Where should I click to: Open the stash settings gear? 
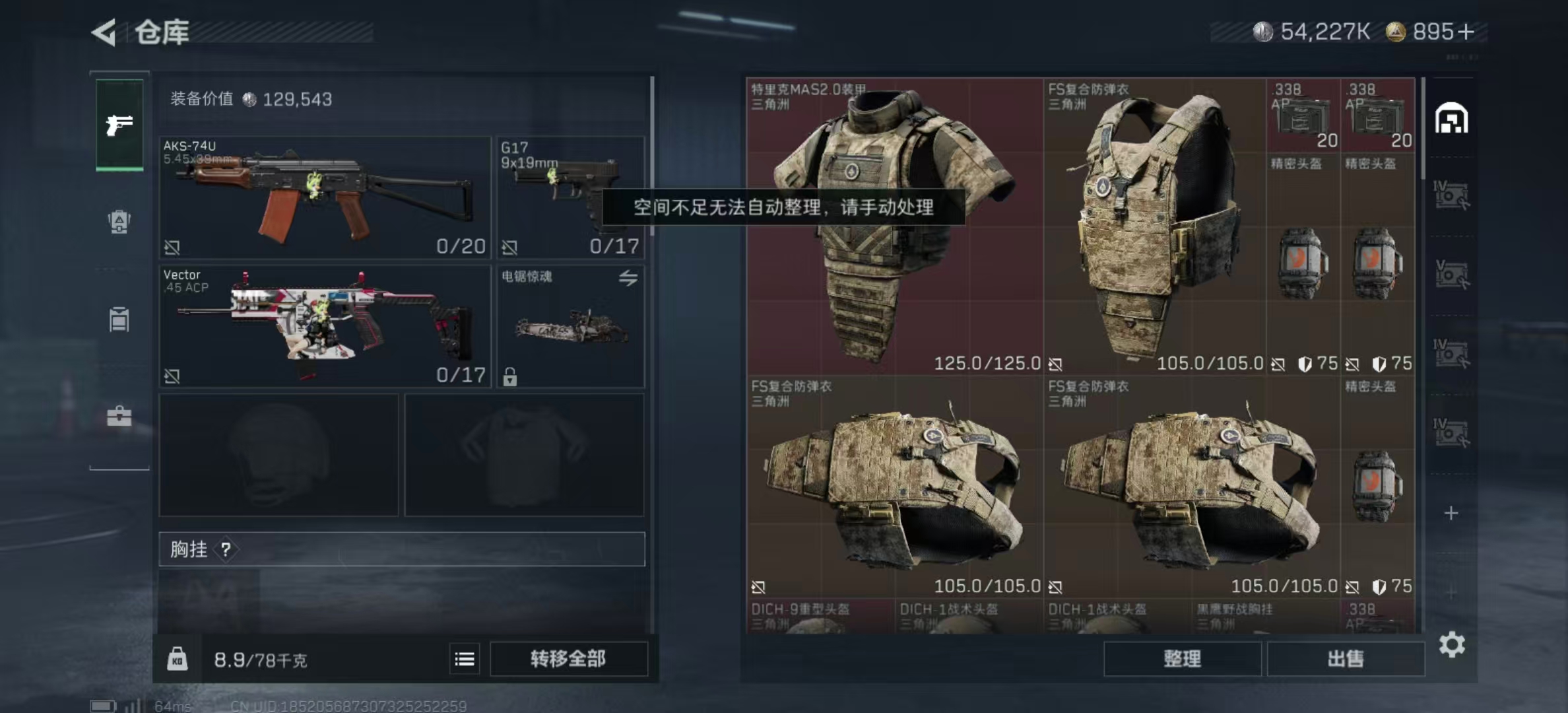click(x=1452, y=644)
